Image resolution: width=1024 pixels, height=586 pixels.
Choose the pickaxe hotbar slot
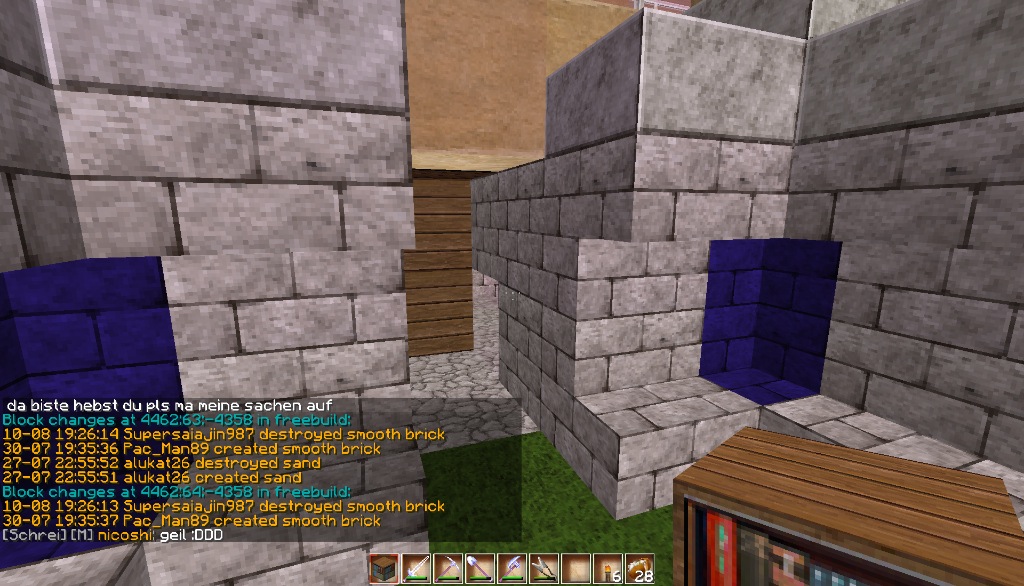(449, 568)
